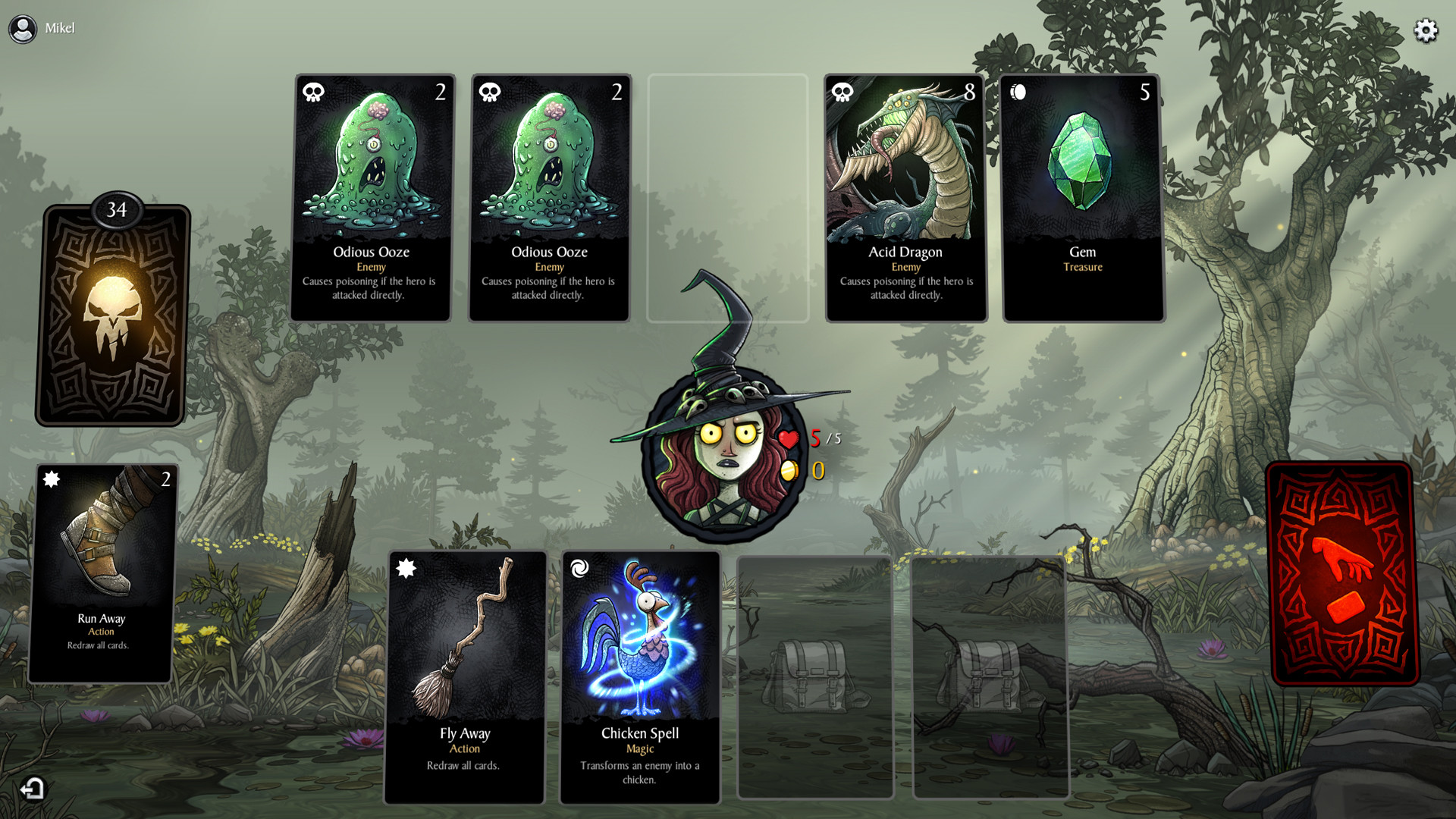The height and width of the screenshot is (819, 1456).
Task: Click the exit arrow icon
Action: 33,789
